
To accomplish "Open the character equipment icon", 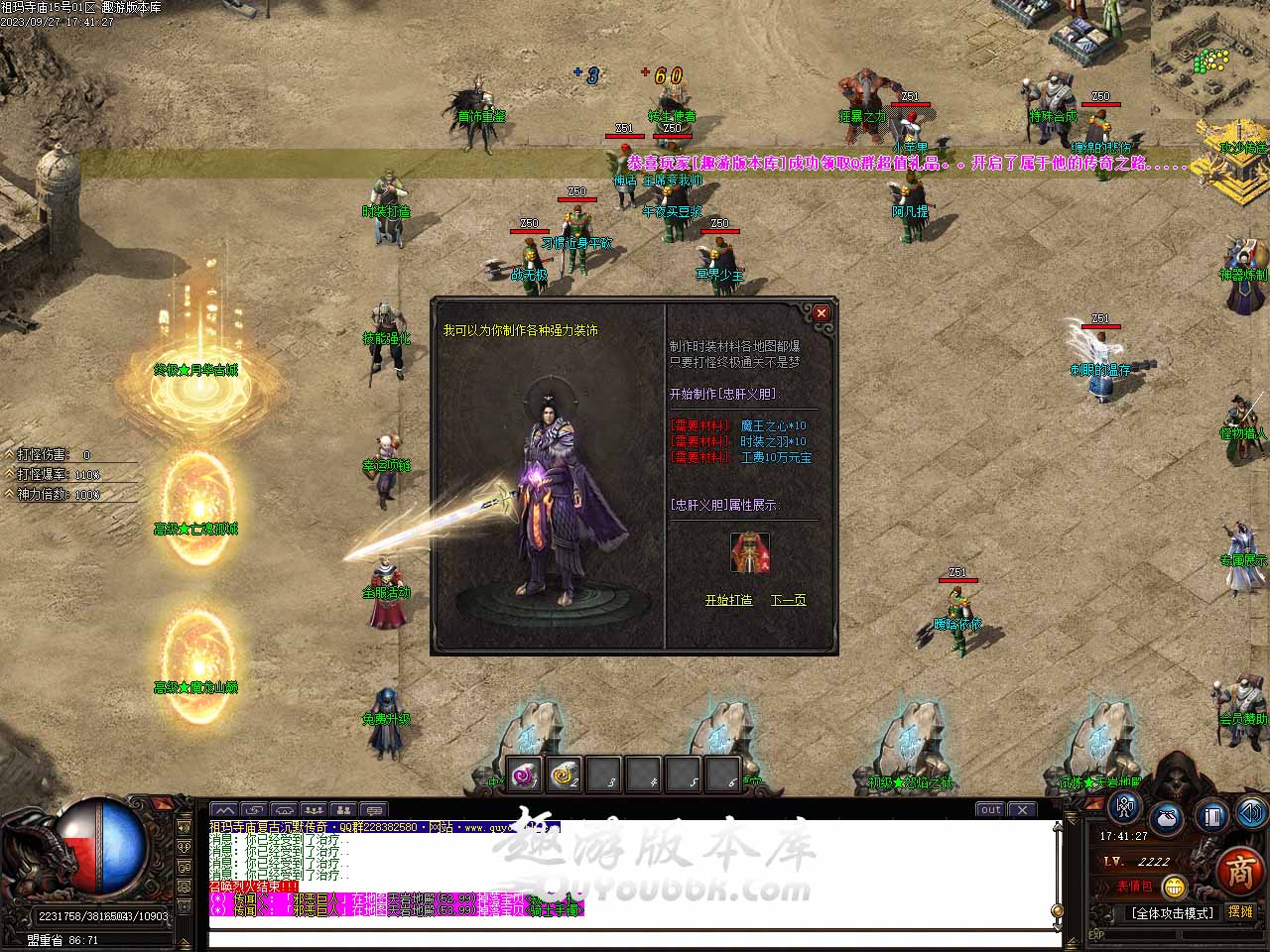I will pyautogui.click(x=1125, y=809).
